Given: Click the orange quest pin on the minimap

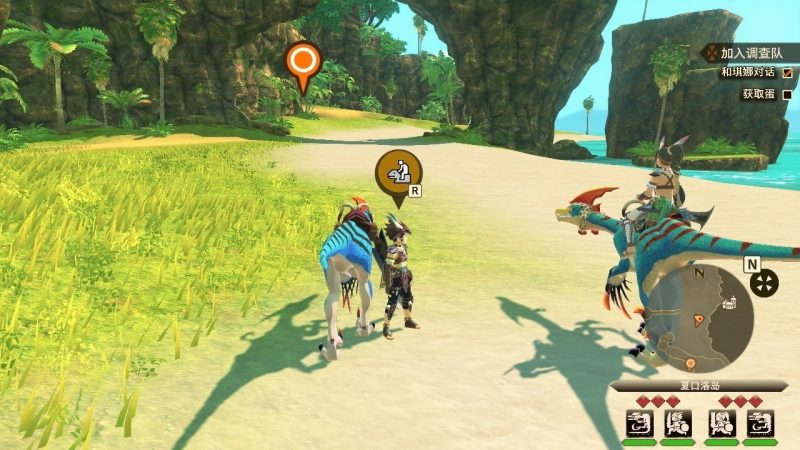Looking at the screenshot, I should pyautogui.click(x=689, y=363).
